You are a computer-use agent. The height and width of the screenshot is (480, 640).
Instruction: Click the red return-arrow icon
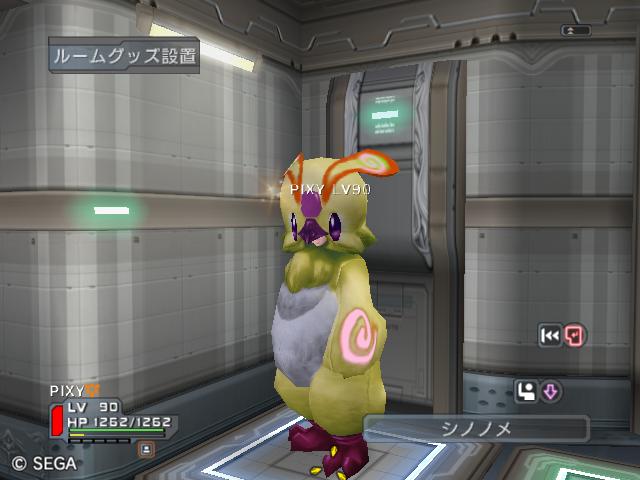click(x=575, y=336)
